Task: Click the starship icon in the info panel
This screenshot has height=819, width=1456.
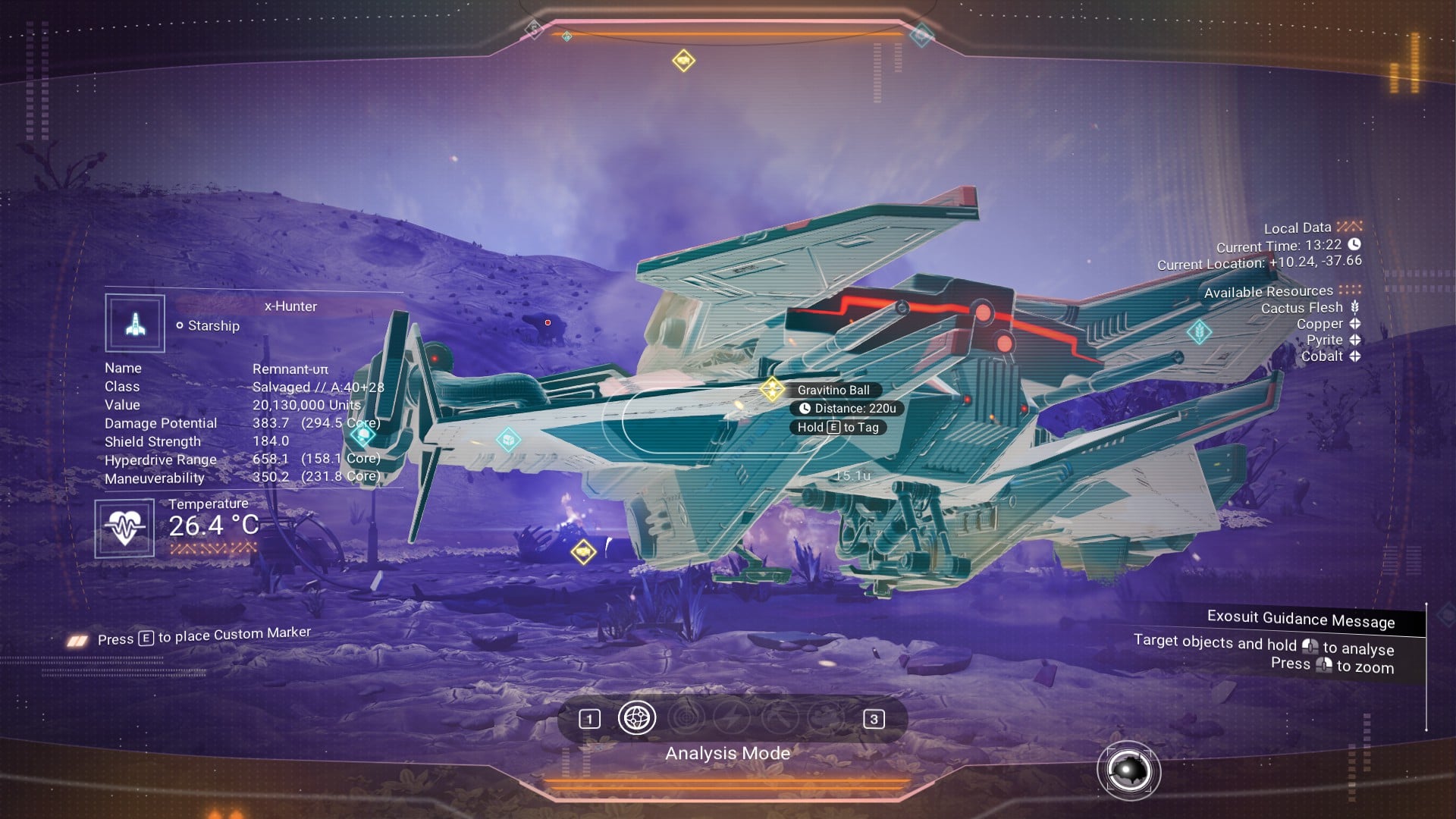Action: [135, 324]
